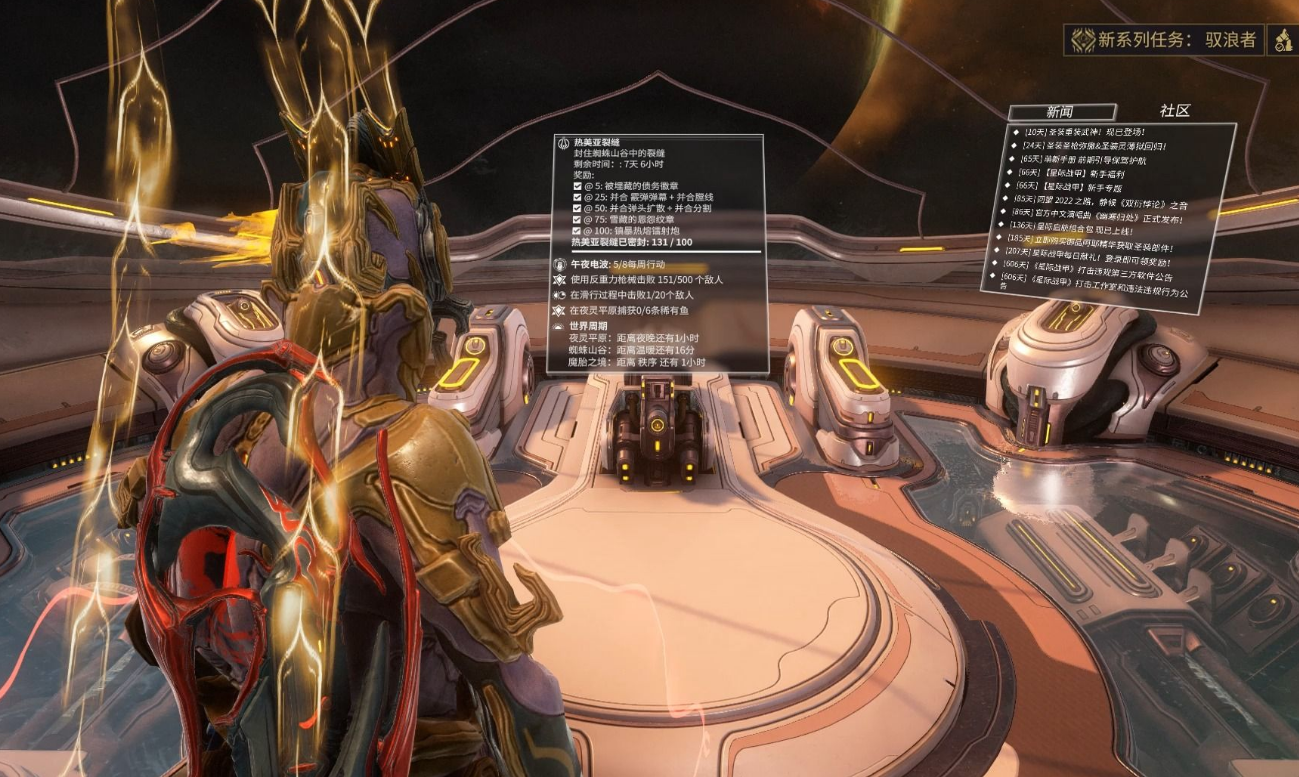The image size is (1299, 777).
Task: Switch to the 社区 community tab
Action: [x=1175, y=110]
